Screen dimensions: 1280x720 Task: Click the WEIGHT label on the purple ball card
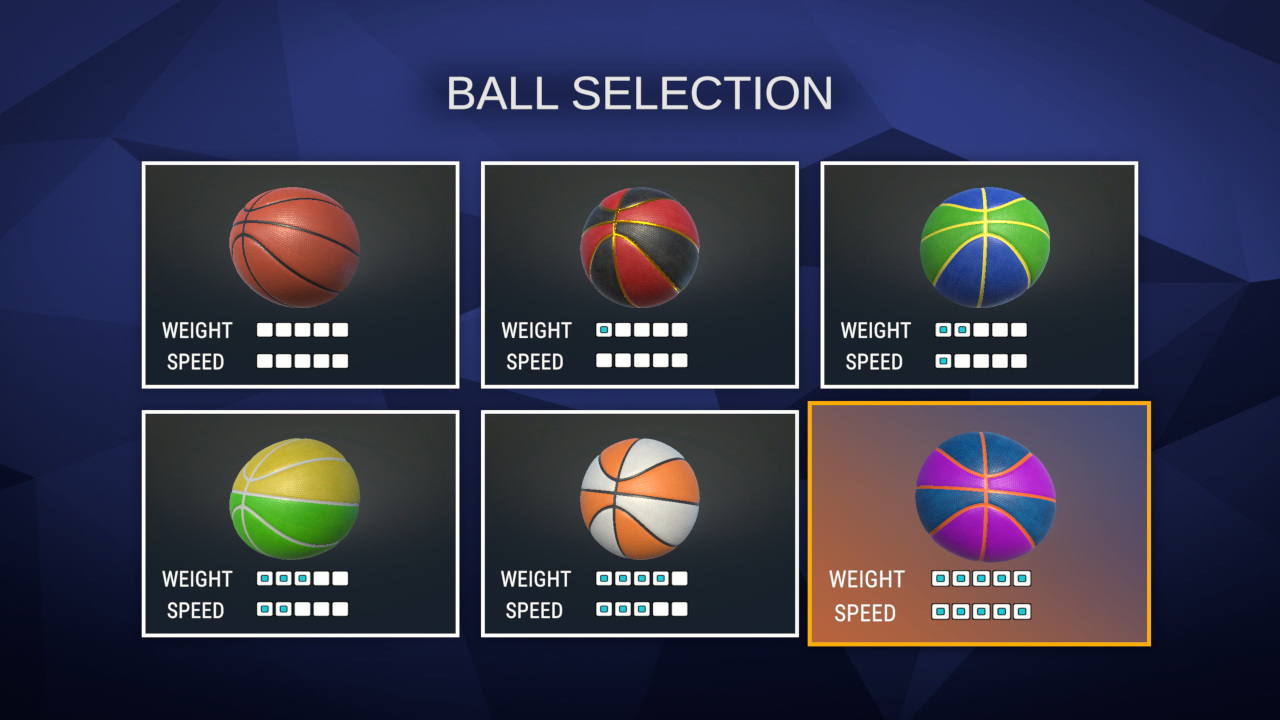pos(866,579)
